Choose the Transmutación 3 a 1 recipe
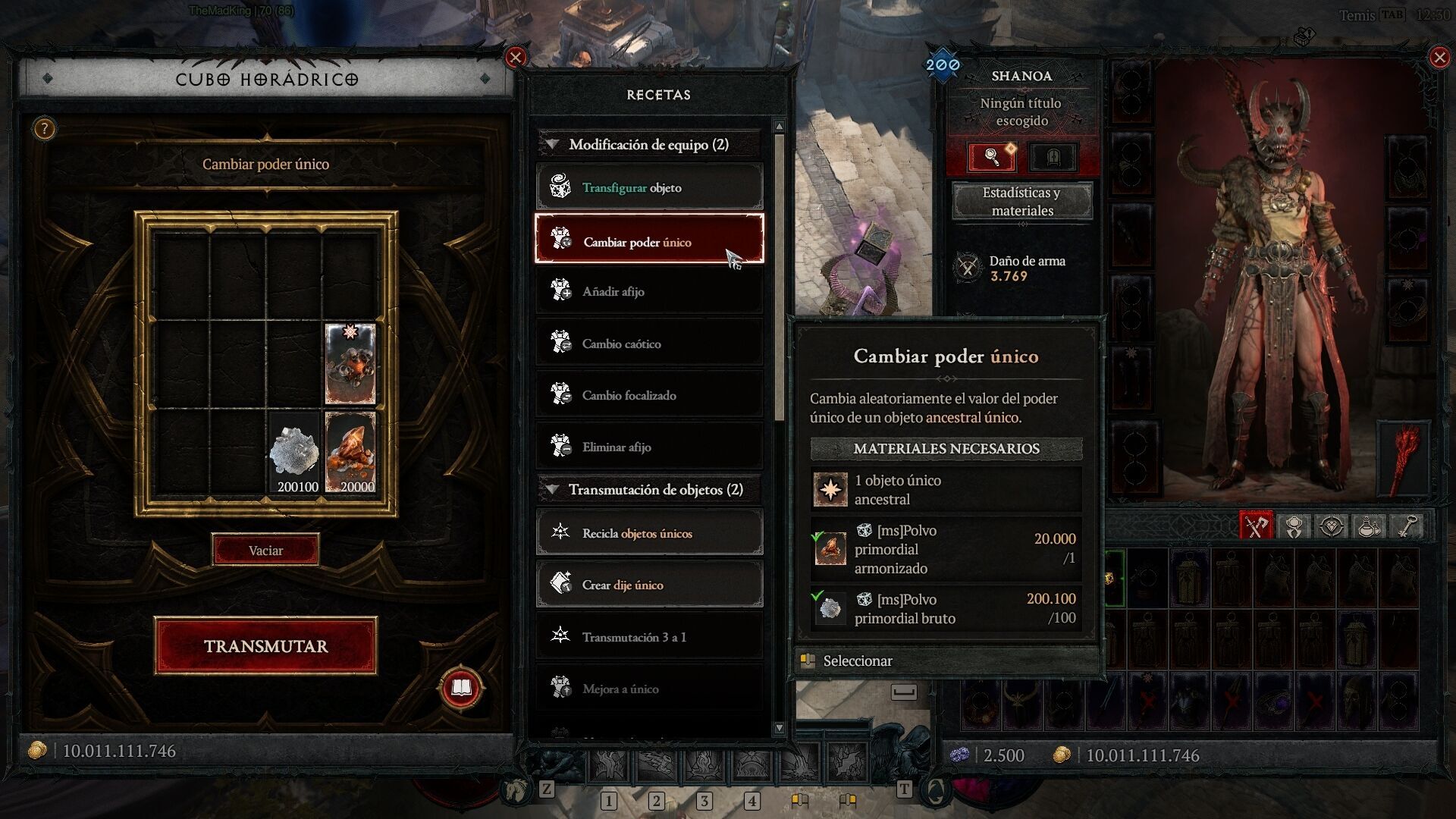This screenshot has height=819, width=1456. click(649, 637)
